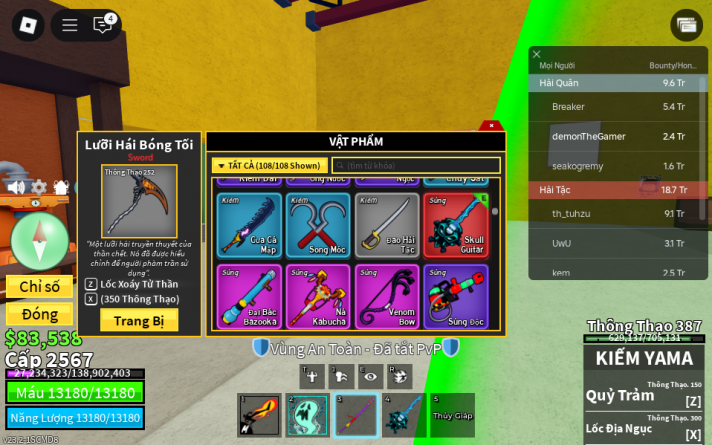Select the ghost fruit hotbar slot
The width and height of the screenshot is (712, 445).
[x=307, y=415]
